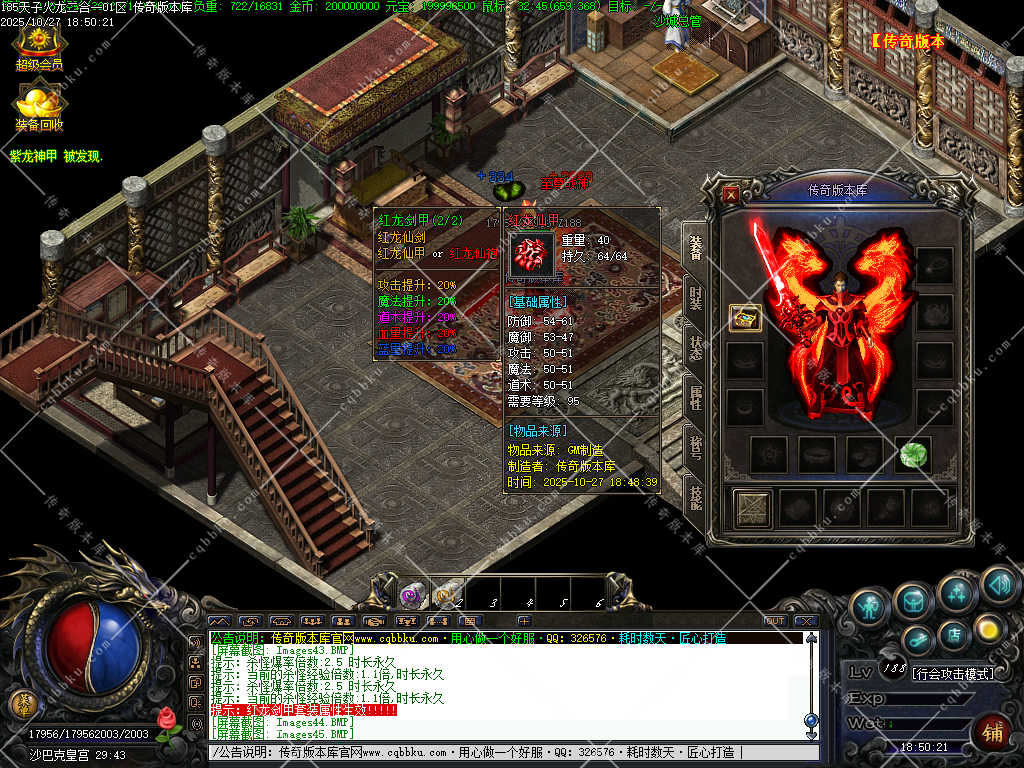Screen dimensions: 1024x768
Task: Select the treasure chest equipment slot
Action: click(745, 318)
